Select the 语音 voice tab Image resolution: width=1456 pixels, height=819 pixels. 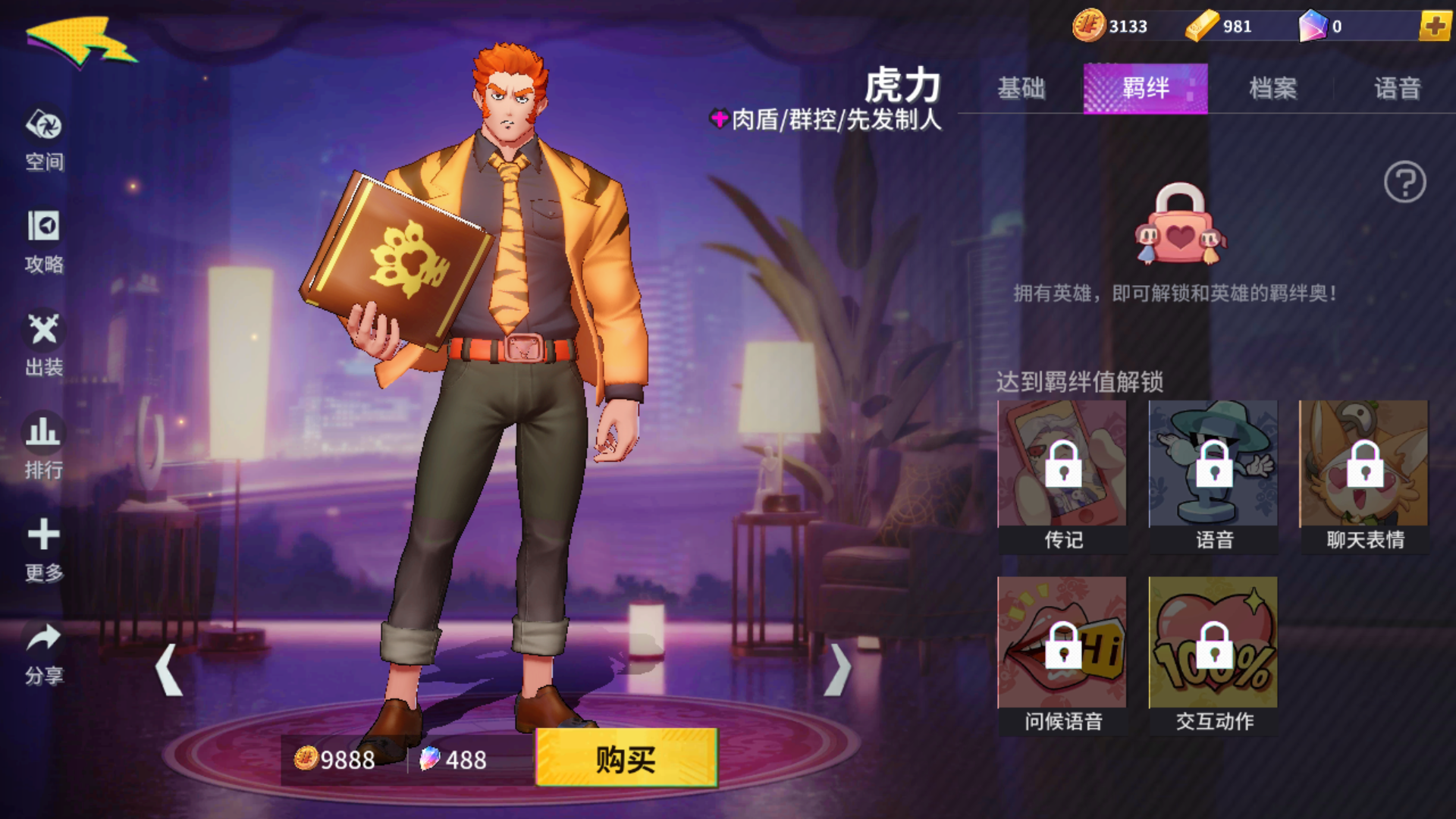tap(1399, 89)
